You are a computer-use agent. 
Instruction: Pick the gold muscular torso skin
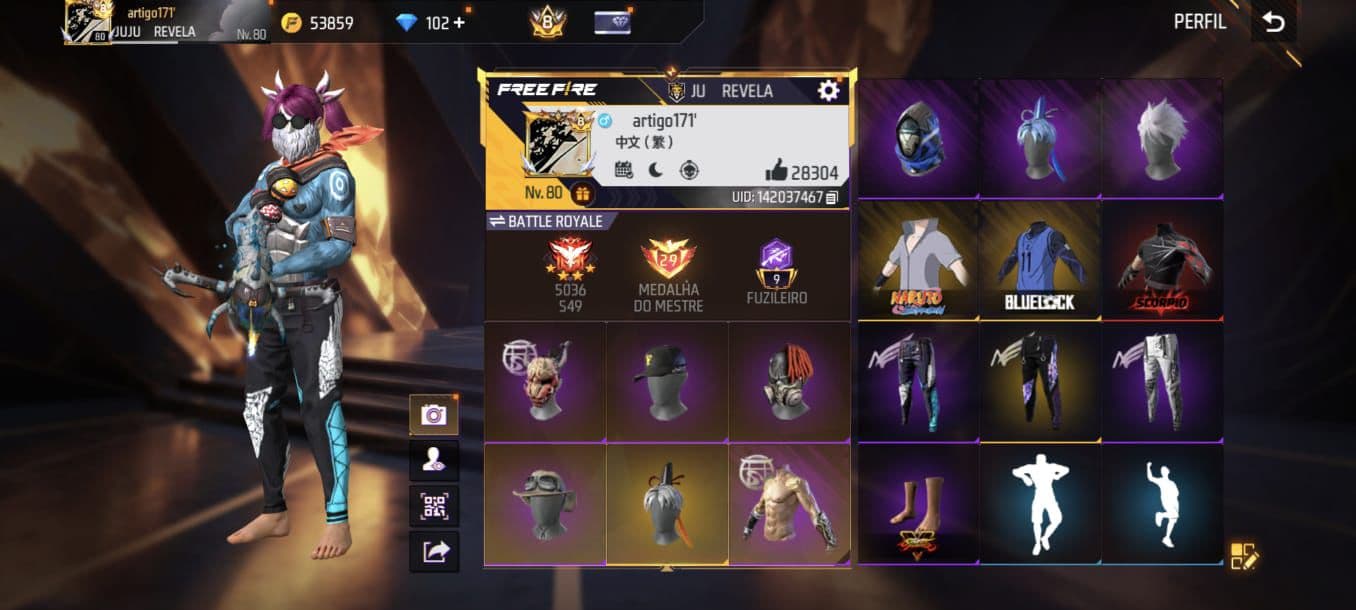coord(789,504)
